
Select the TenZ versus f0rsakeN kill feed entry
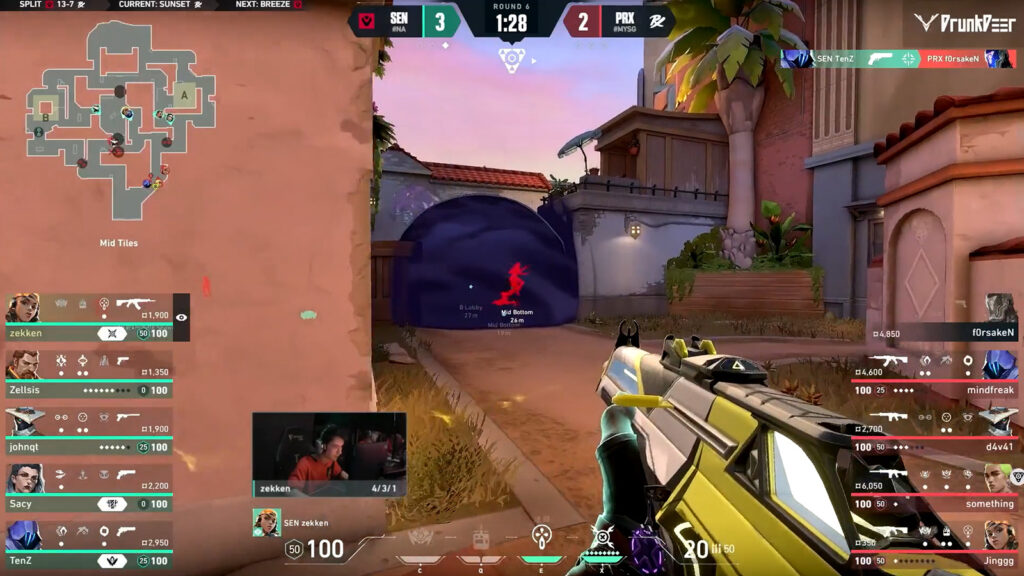898,59
